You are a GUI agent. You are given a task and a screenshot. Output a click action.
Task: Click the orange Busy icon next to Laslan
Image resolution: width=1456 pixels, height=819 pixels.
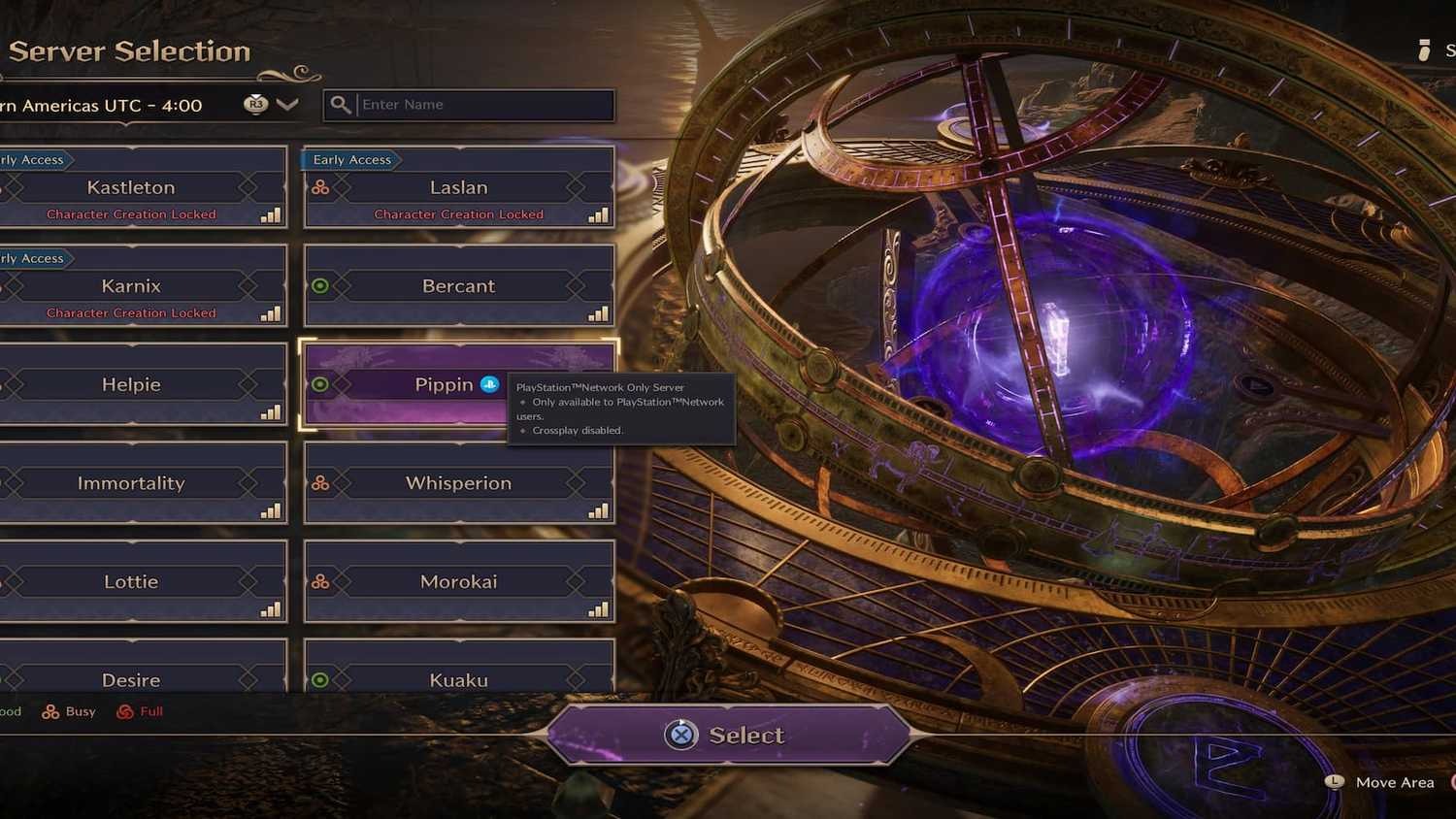tap(320, 187)
